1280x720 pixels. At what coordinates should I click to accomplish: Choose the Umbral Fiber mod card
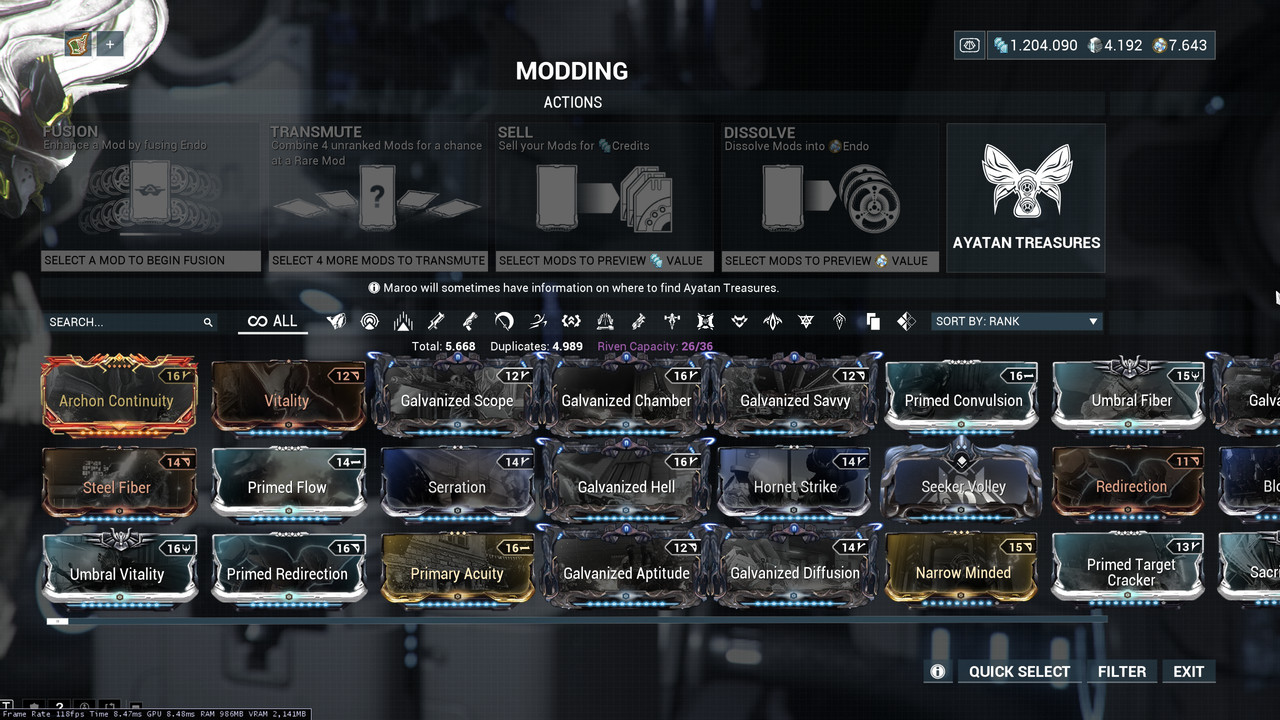(1131, 398)
